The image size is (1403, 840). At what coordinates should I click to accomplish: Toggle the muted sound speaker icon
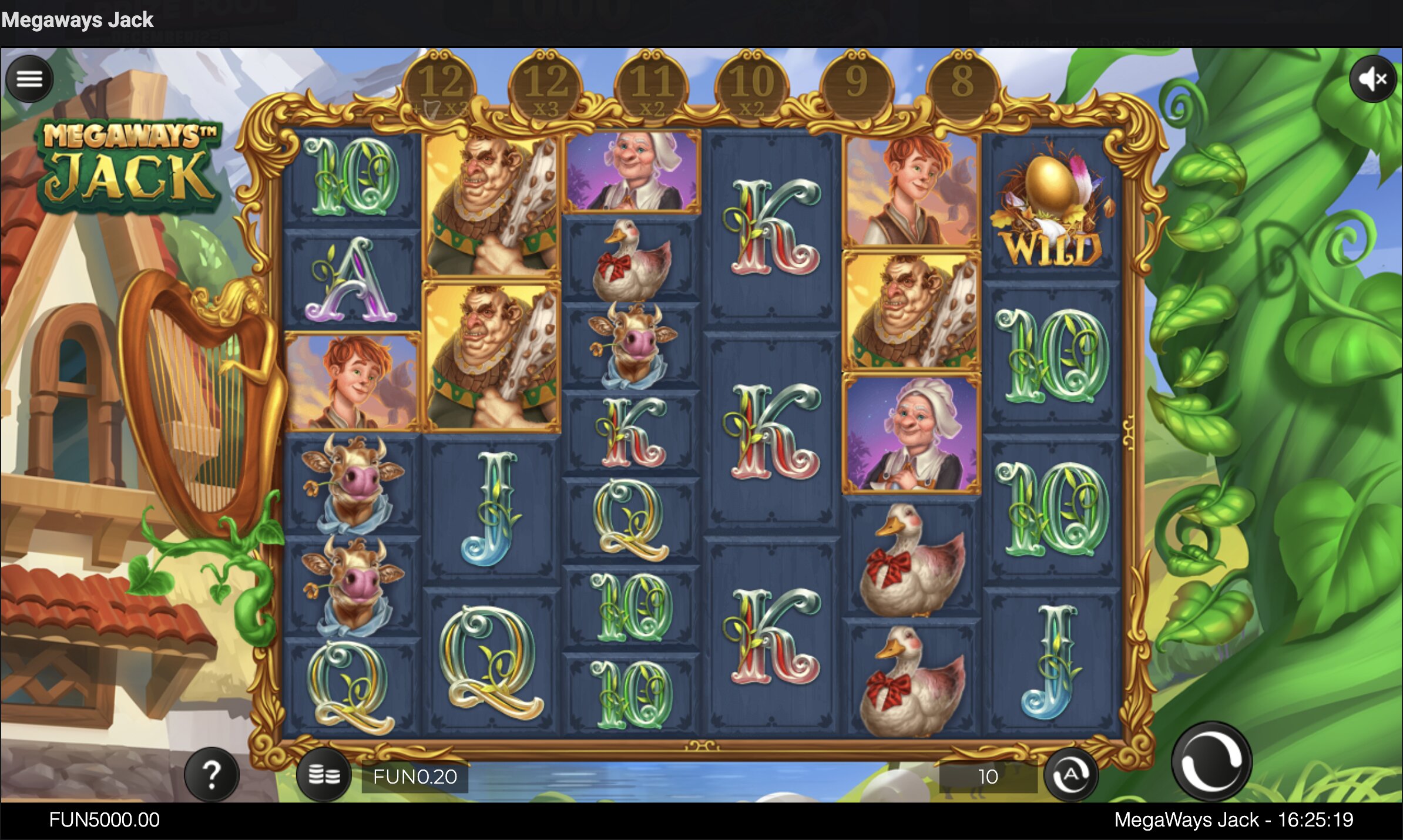pos(1372,79)
